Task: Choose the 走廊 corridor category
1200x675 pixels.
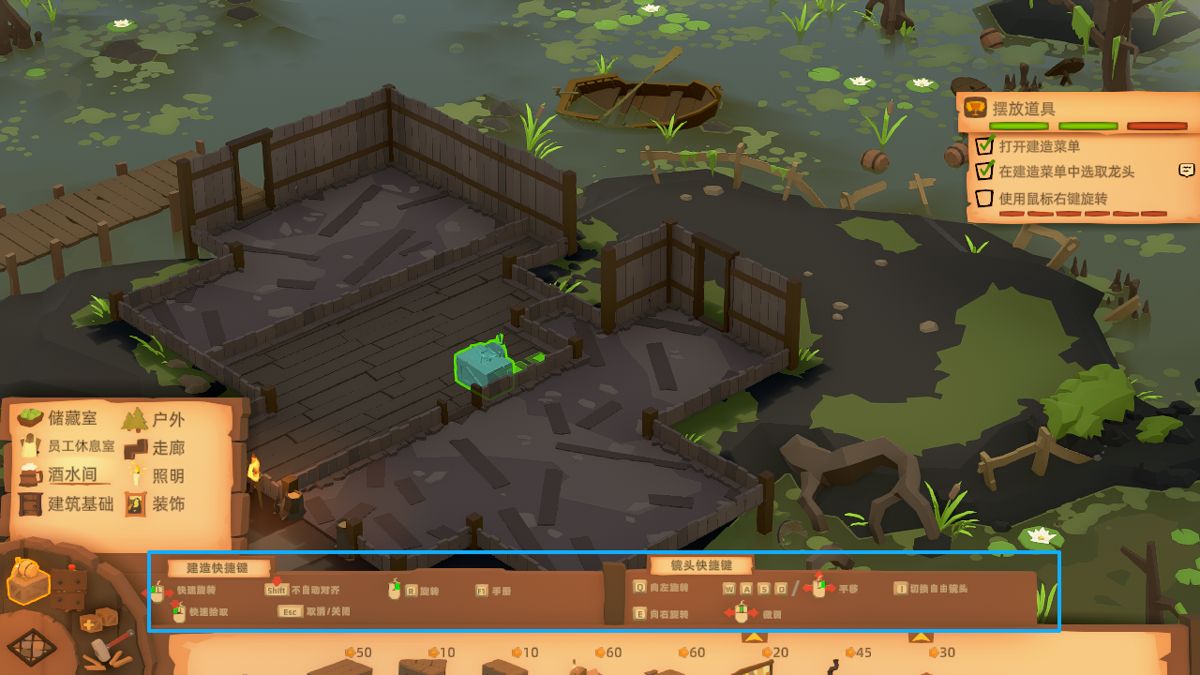Action: tap(155, 447)
